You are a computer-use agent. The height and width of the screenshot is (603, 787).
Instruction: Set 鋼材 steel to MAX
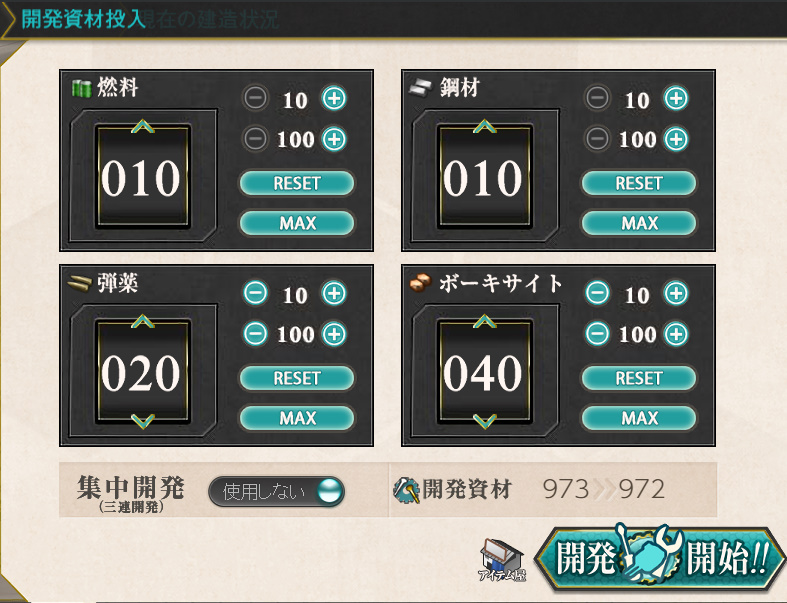pos(638,223)
